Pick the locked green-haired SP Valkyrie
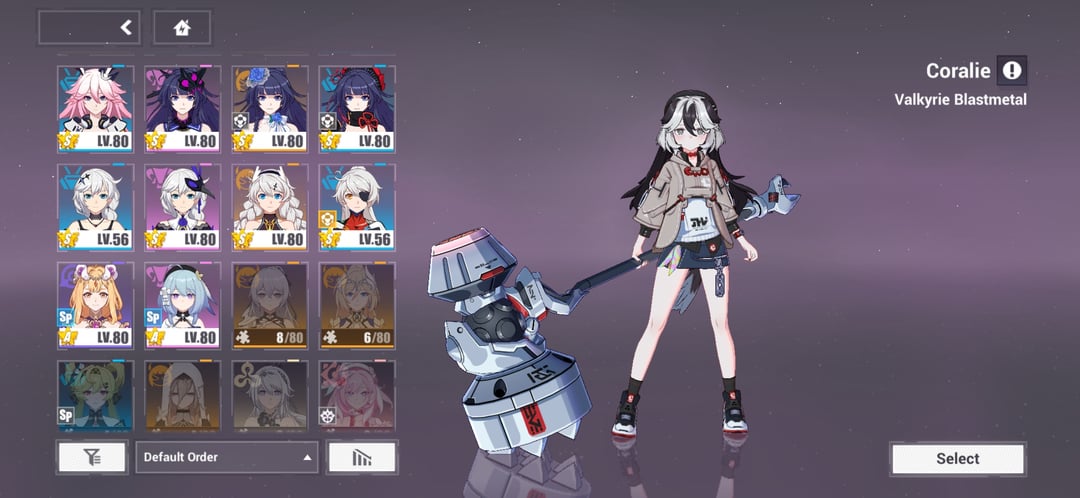1080x498 pixels. 95,395
